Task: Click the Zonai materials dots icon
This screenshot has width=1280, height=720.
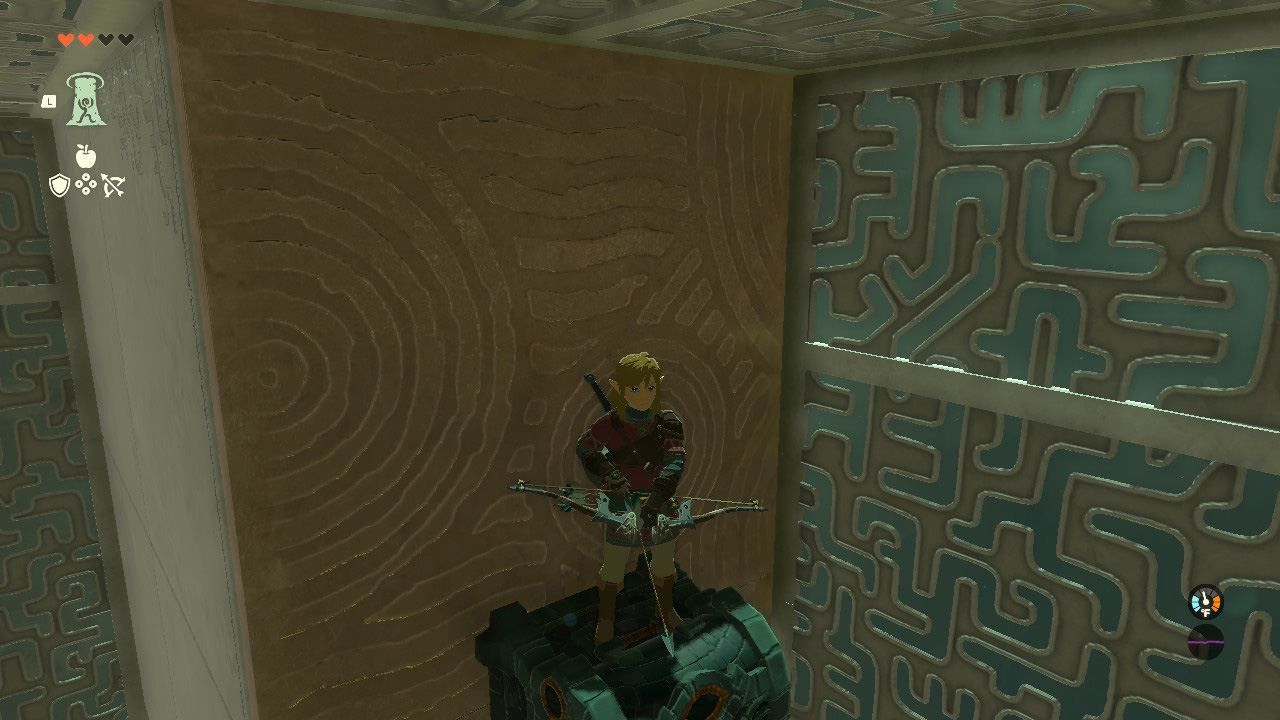Action: point(86,183)
